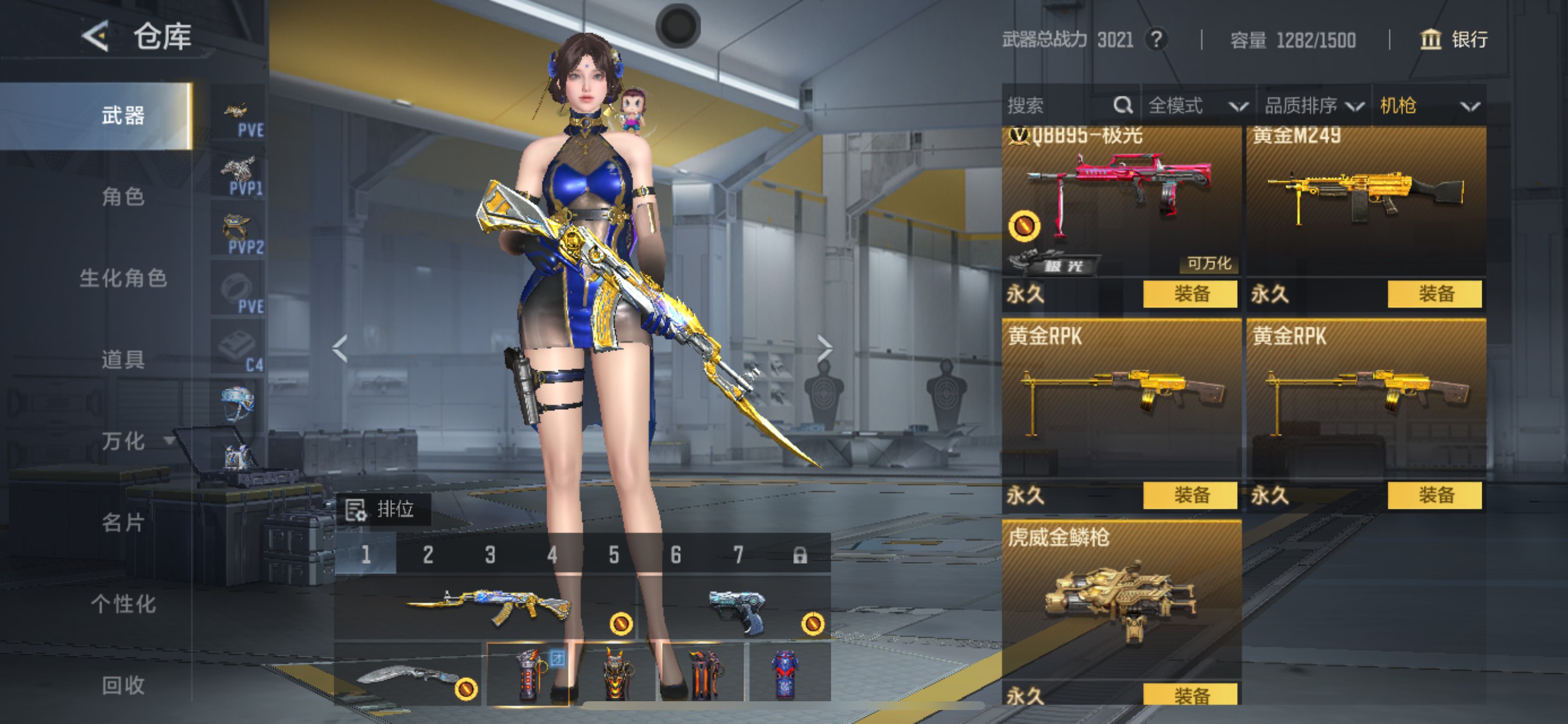
Task: Switch to the 角色 category
Action: click(123, 196)
